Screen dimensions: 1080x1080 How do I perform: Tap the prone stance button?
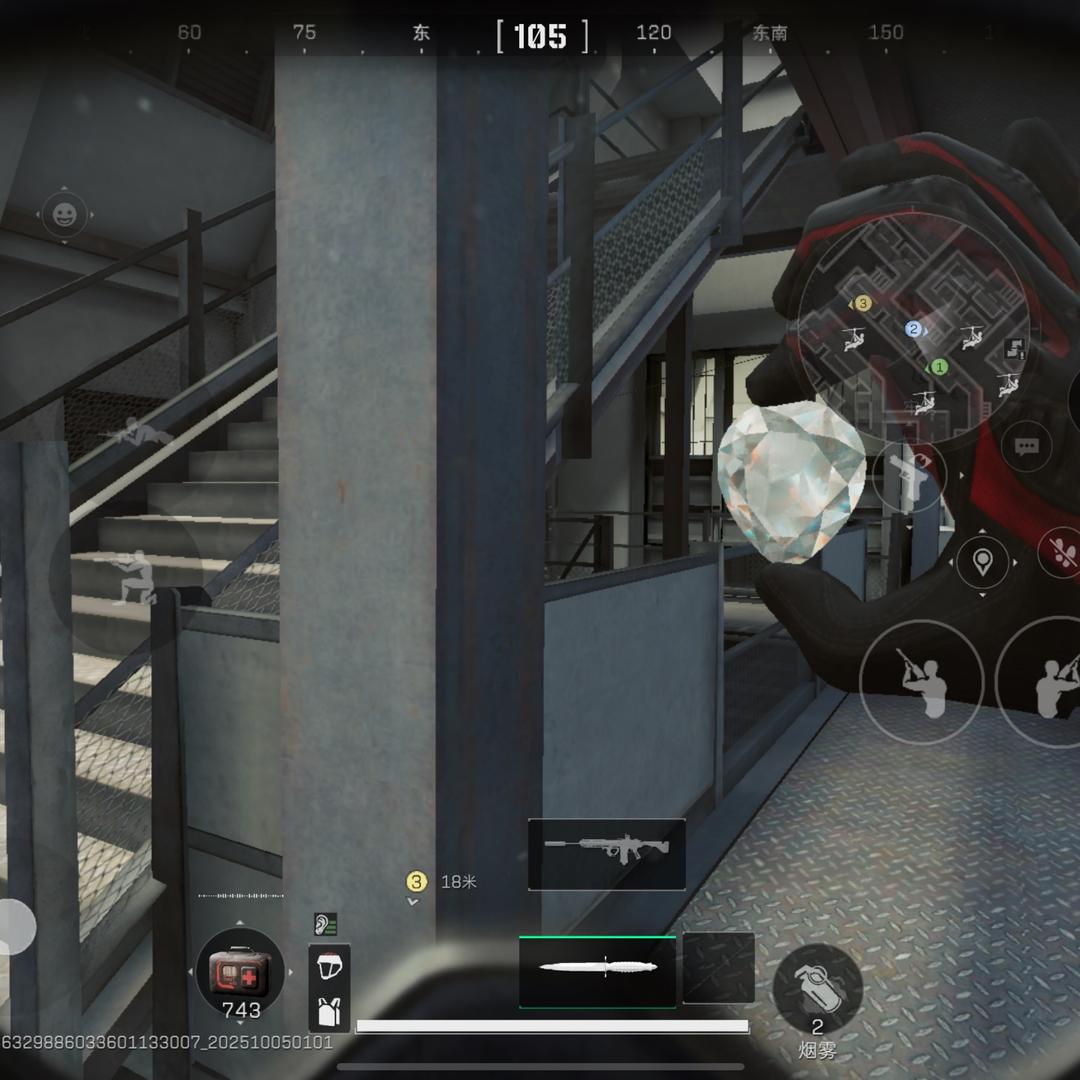(136, 434)
